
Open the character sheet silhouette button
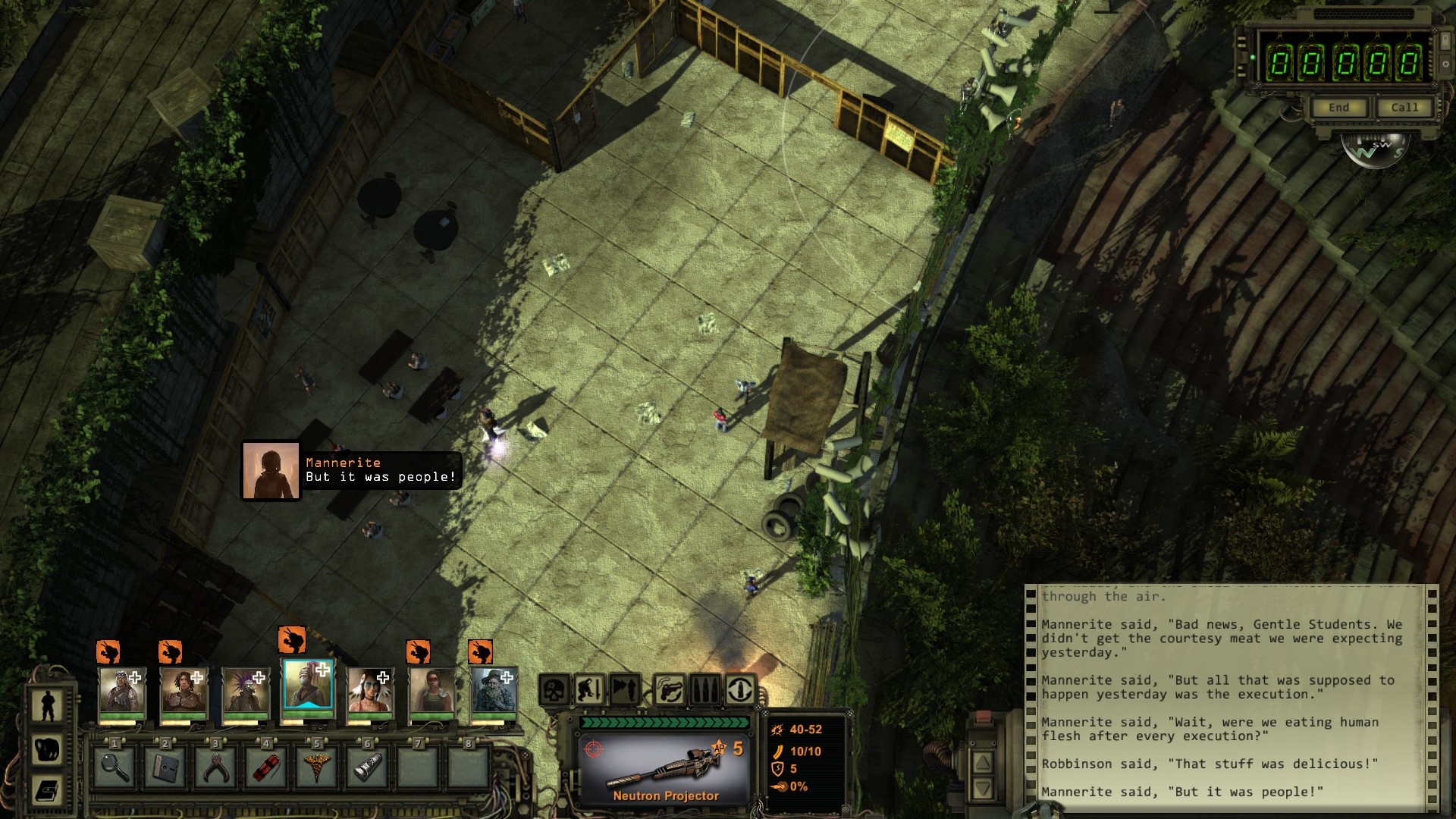48,704
